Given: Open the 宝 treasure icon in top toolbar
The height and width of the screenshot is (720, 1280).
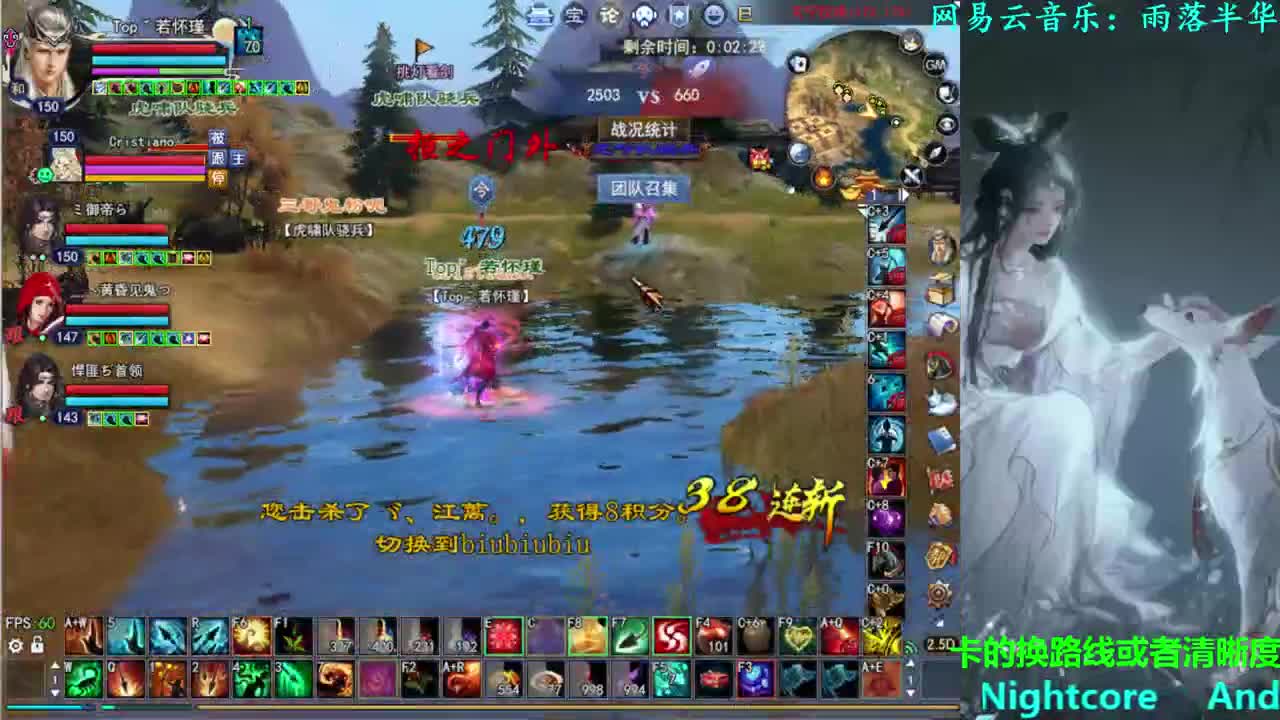Looking at the screenshot, I should click(x=574, y=16).
